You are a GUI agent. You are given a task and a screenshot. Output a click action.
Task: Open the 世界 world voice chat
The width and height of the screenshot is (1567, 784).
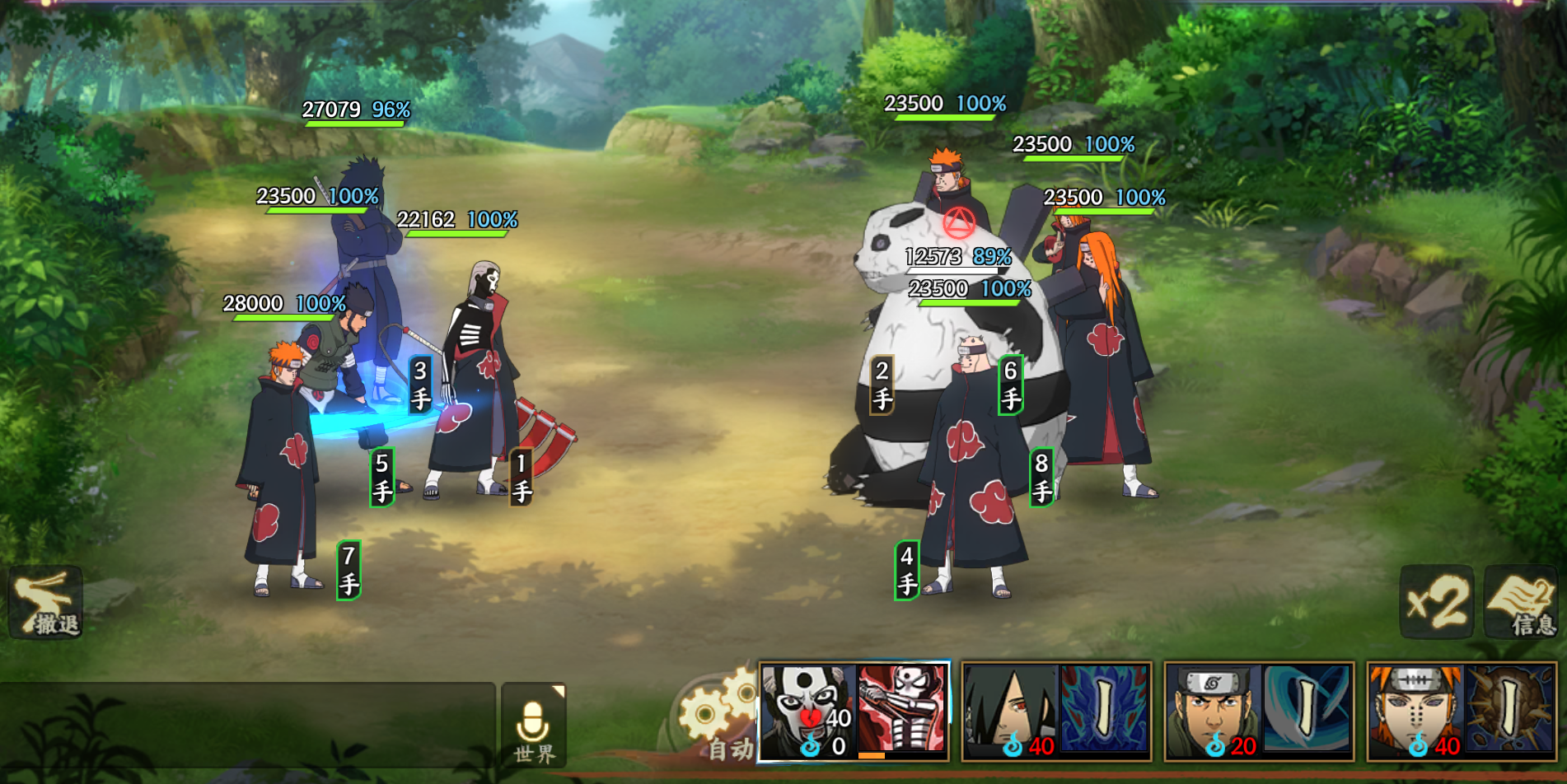[x=533, y=726]
